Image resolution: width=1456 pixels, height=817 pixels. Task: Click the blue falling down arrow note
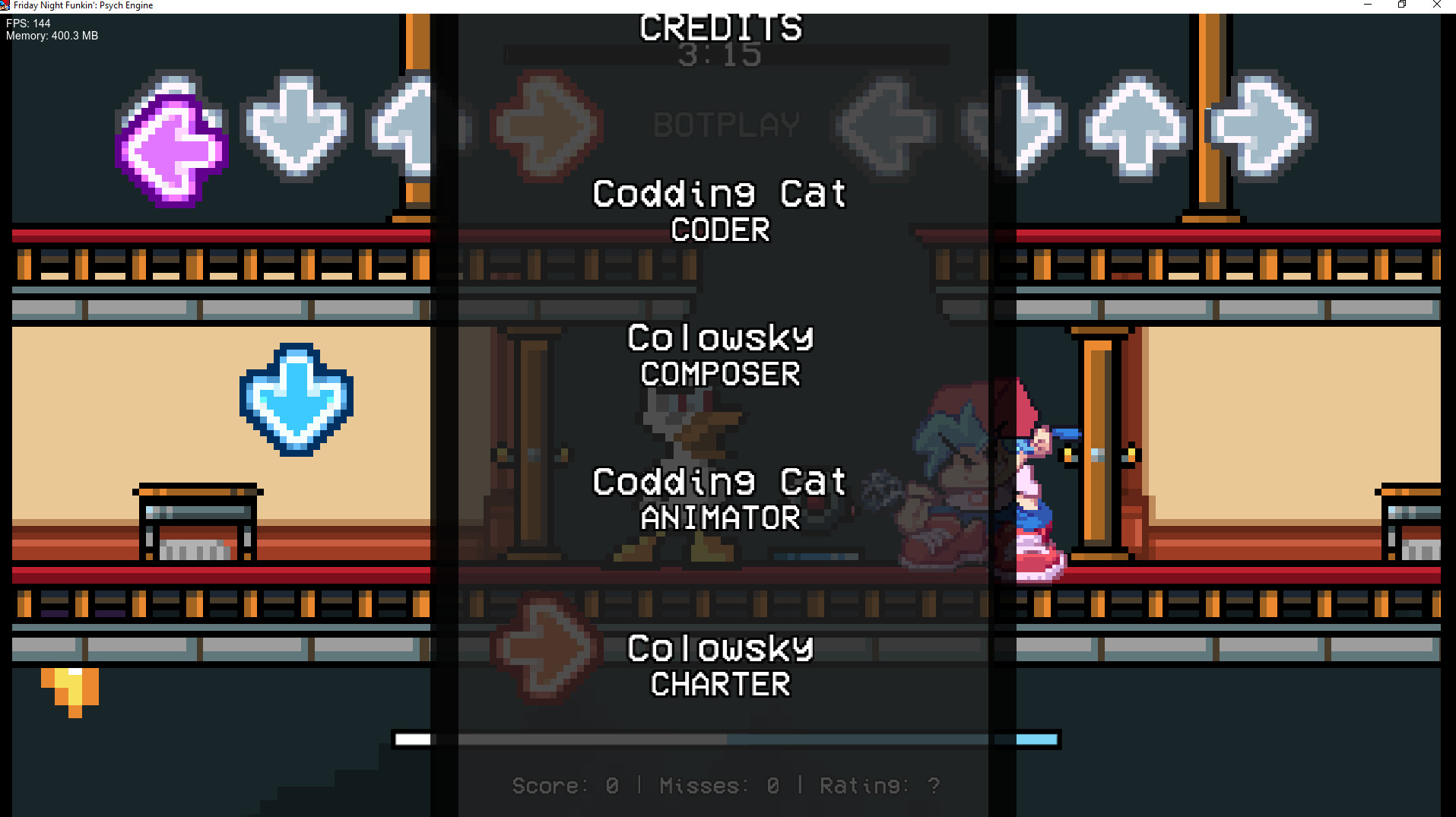point(295,399)
